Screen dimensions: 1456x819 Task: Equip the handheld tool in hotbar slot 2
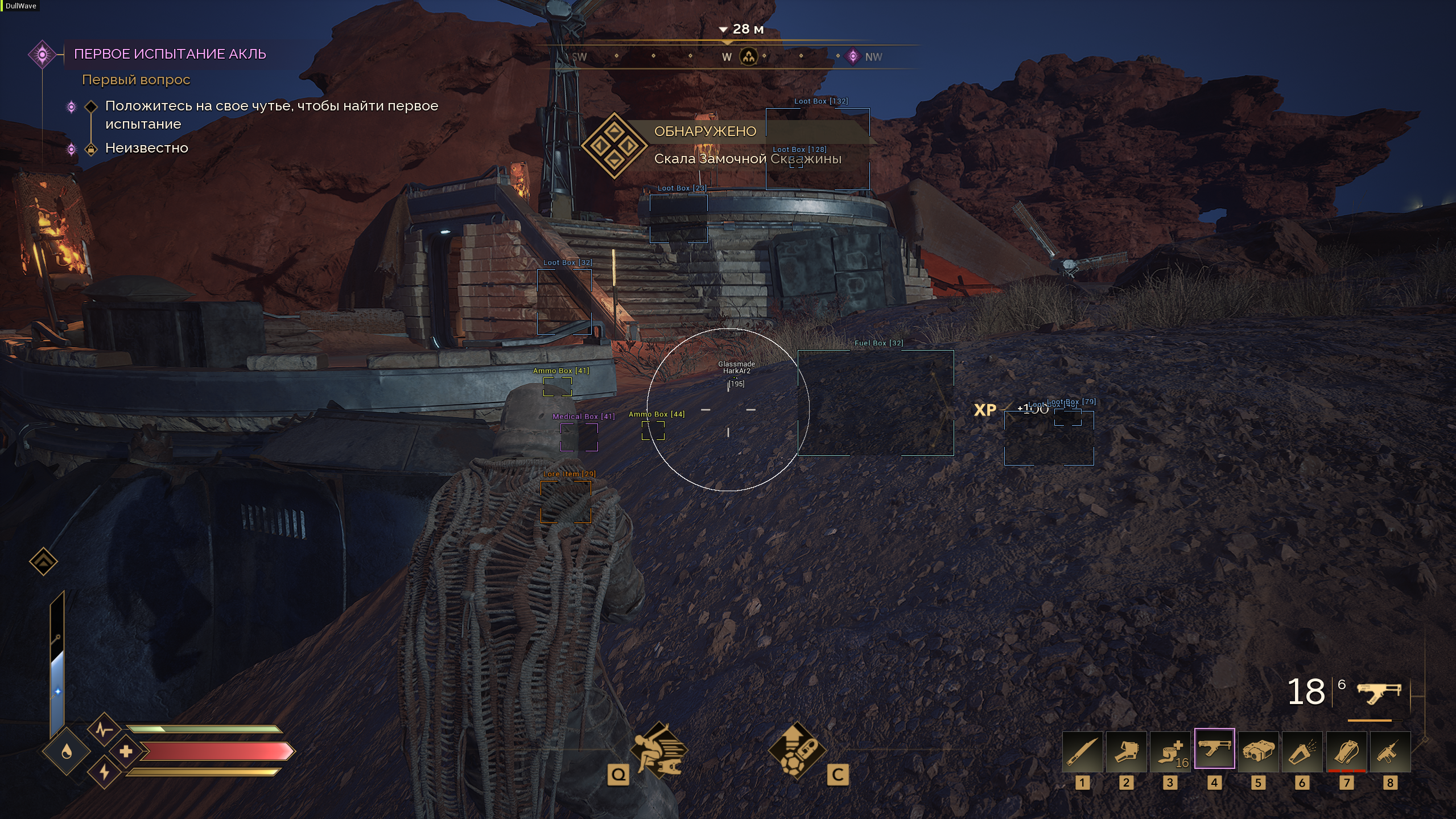pyautogui.click(x=1126, y=752)
